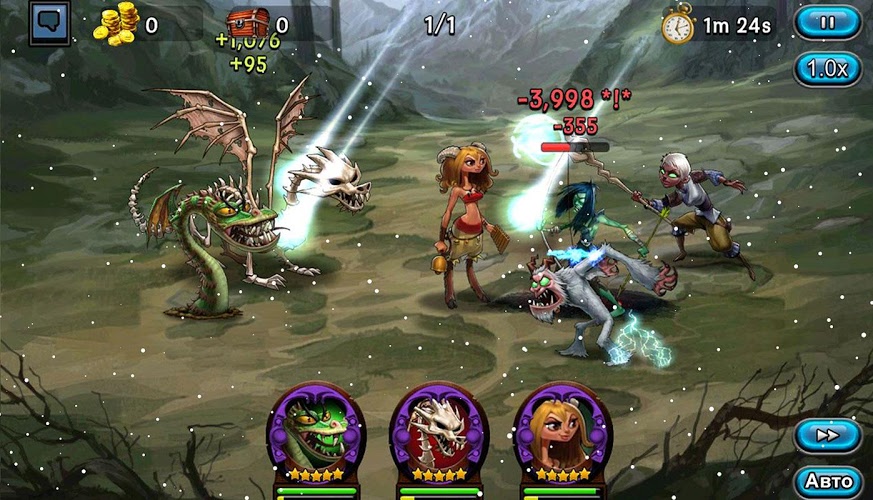873x500 pixels.
Task: Select the skeletal dragon skull hero portrait
Action: [439, 430]
